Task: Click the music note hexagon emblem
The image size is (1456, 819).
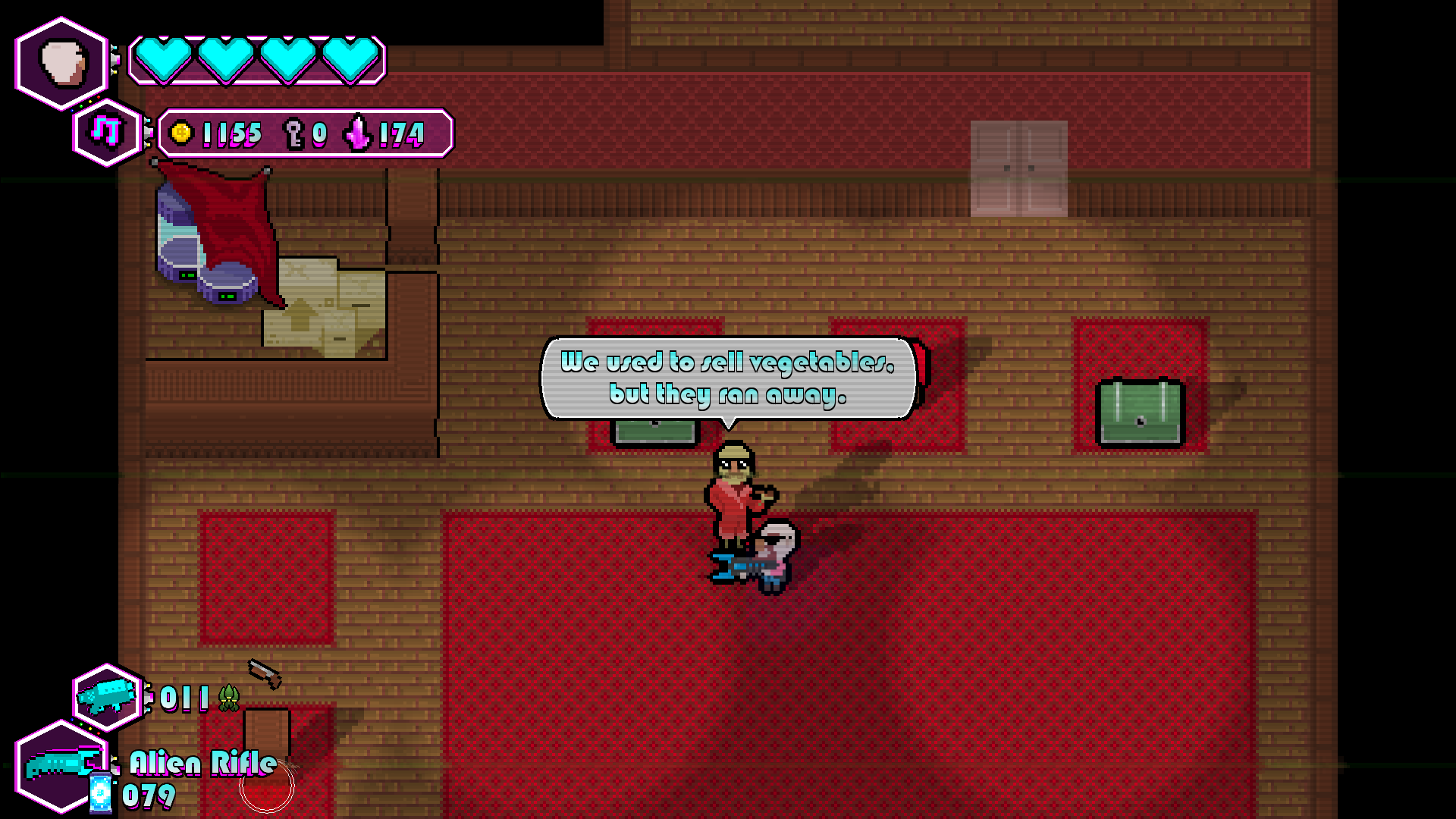Action: pos(106,130)
